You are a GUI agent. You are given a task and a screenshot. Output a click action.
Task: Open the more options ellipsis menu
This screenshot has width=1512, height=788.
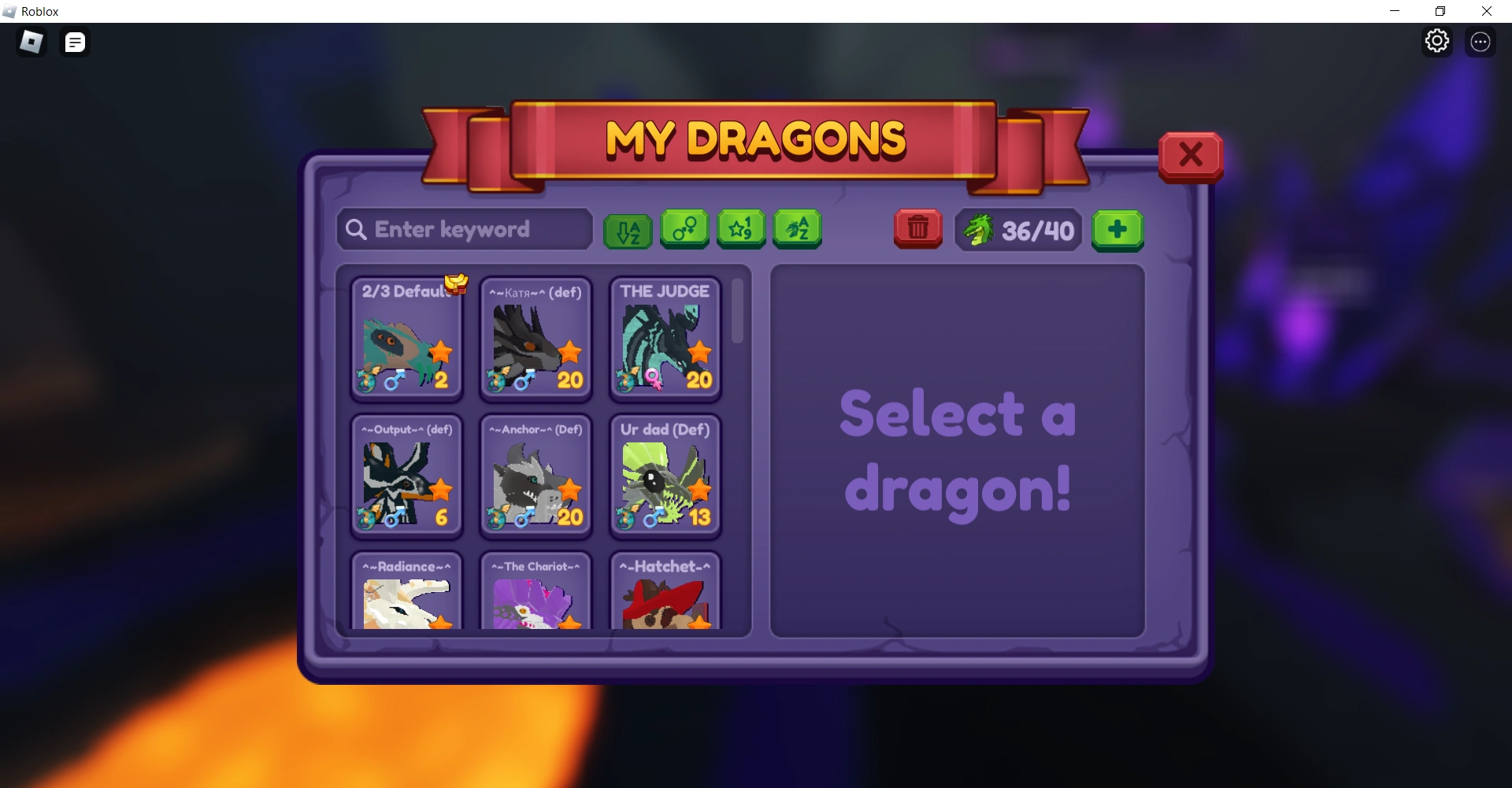1481,42
